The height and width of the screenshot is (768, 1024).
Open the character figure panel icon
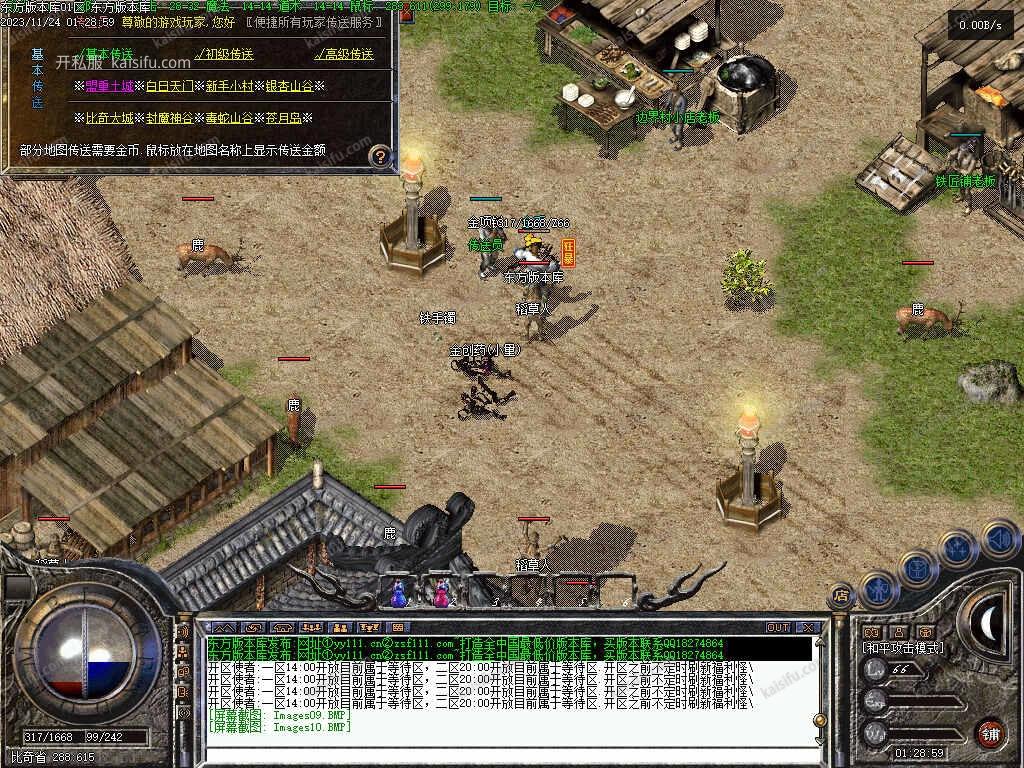[x=878, y=588]
